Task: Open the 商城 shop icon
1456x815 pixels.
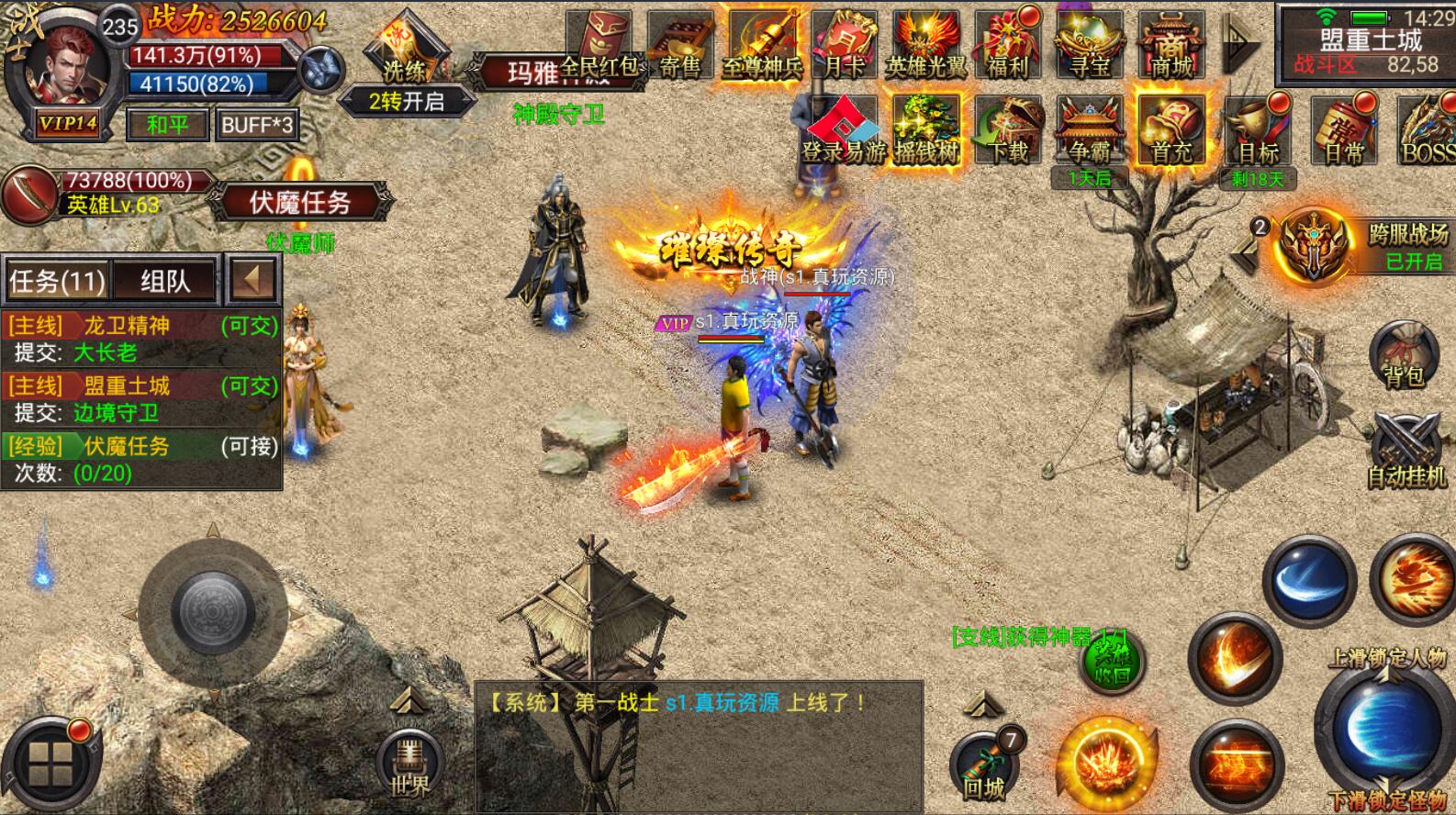Action: 1170,46
